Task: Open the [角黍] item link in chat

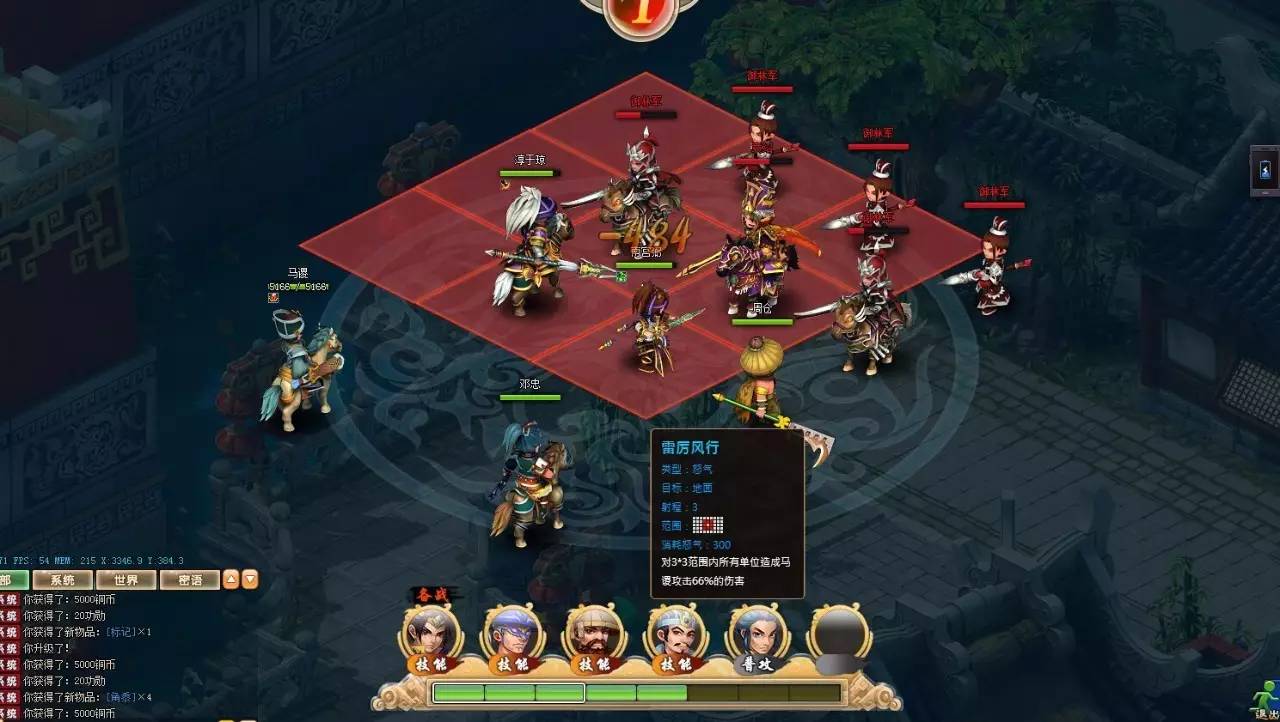Action: point(120,697)
